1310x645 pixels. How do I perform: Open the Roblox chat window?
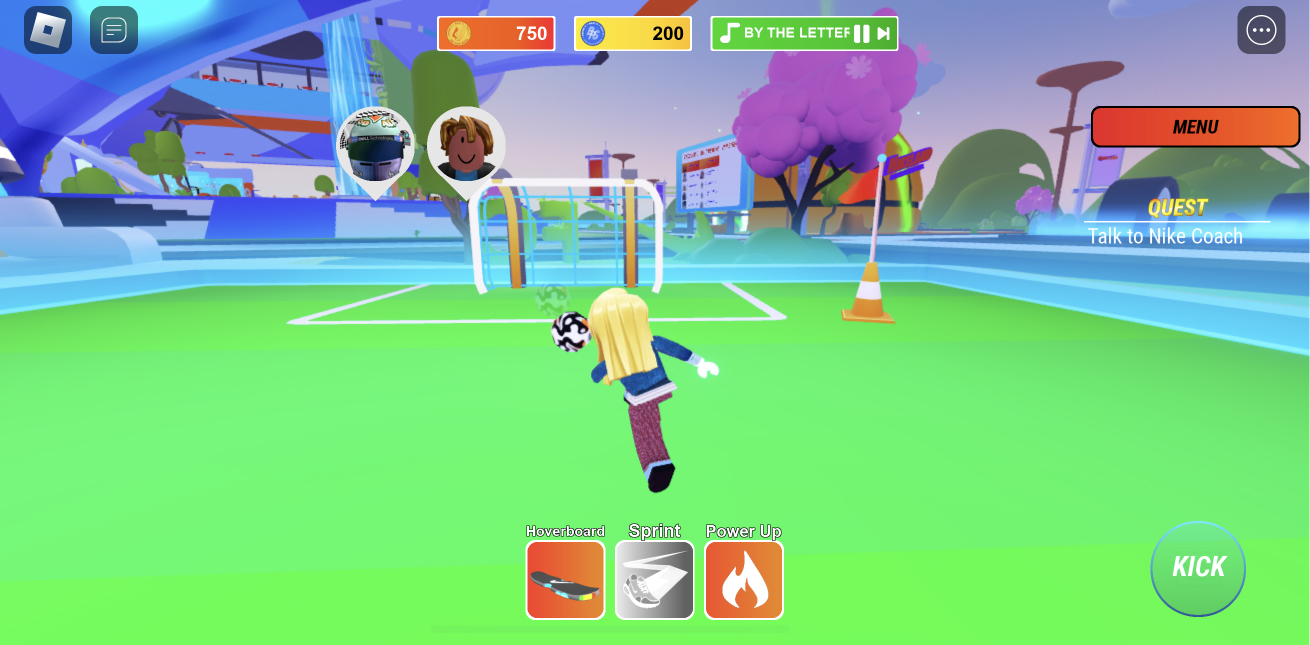coord(114,30)
